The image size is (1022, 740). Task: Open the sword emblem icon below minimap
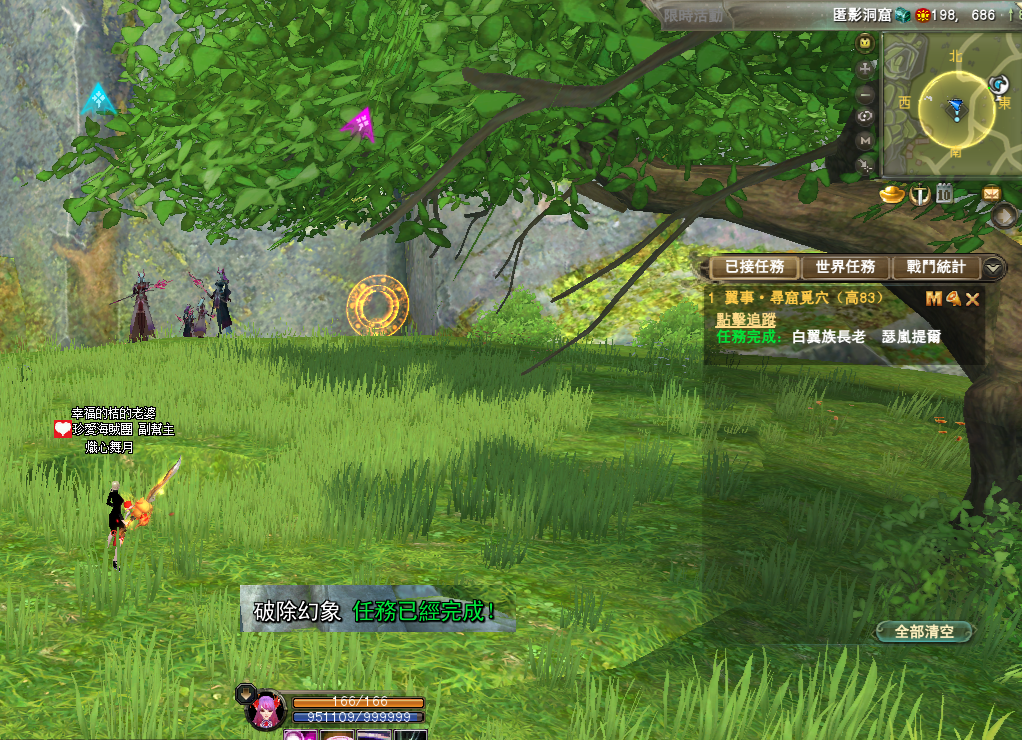(x=920, y=194)
